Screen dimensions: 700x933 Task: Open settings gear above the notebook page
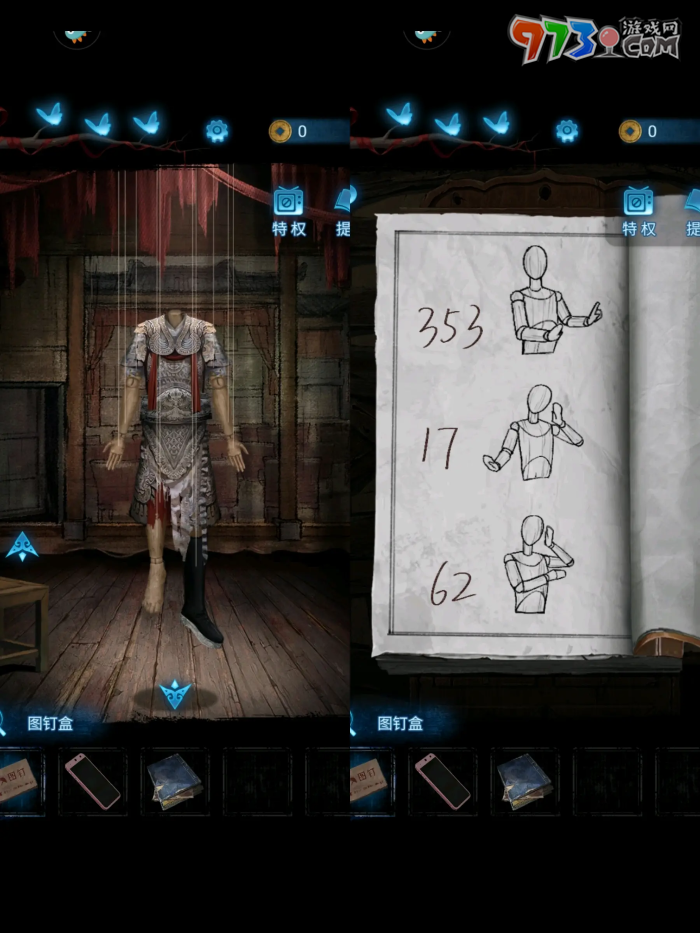coord(567,131)
